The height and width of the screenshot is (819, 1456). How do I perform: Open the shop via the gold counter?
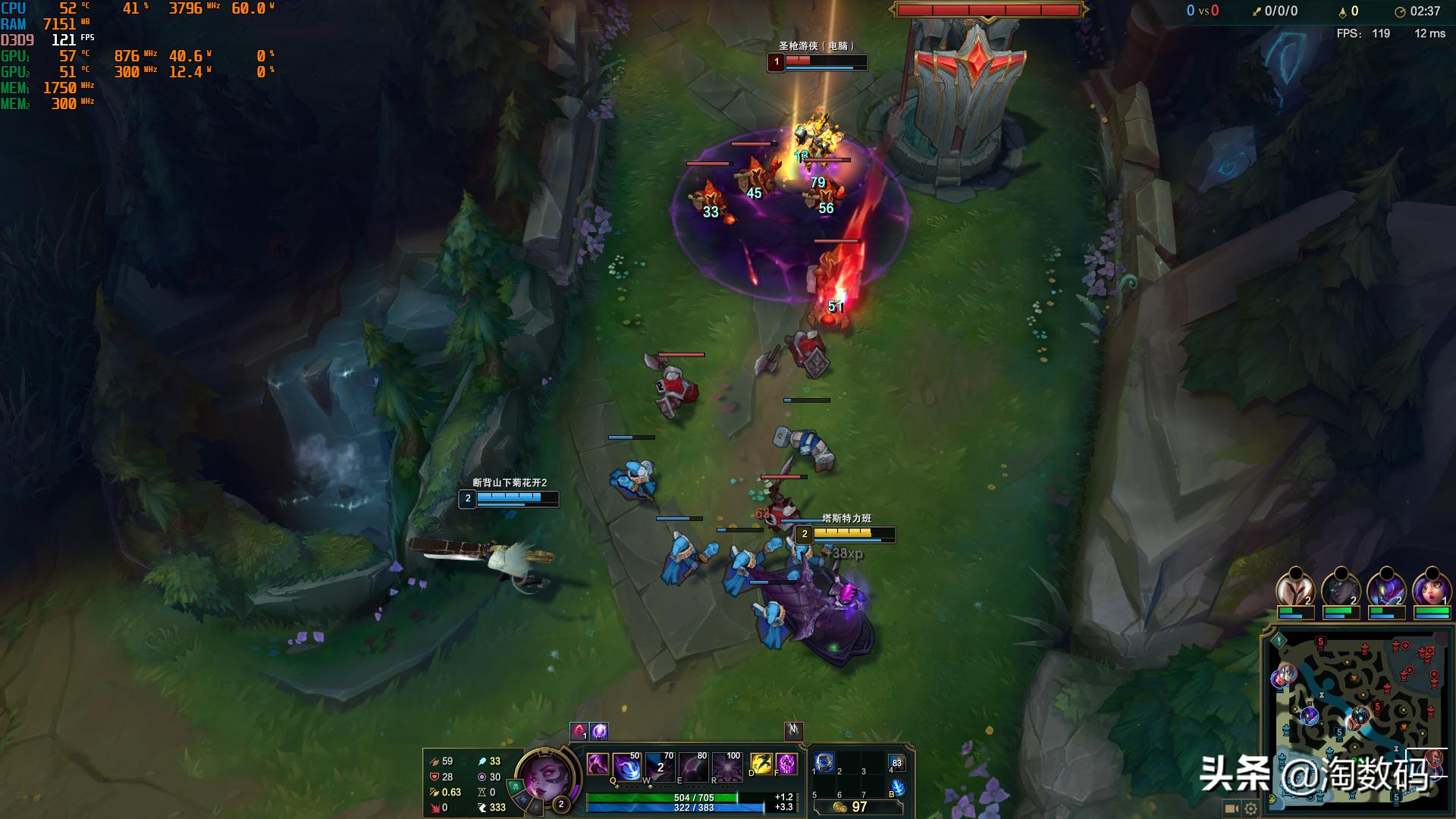coord(850,807)
